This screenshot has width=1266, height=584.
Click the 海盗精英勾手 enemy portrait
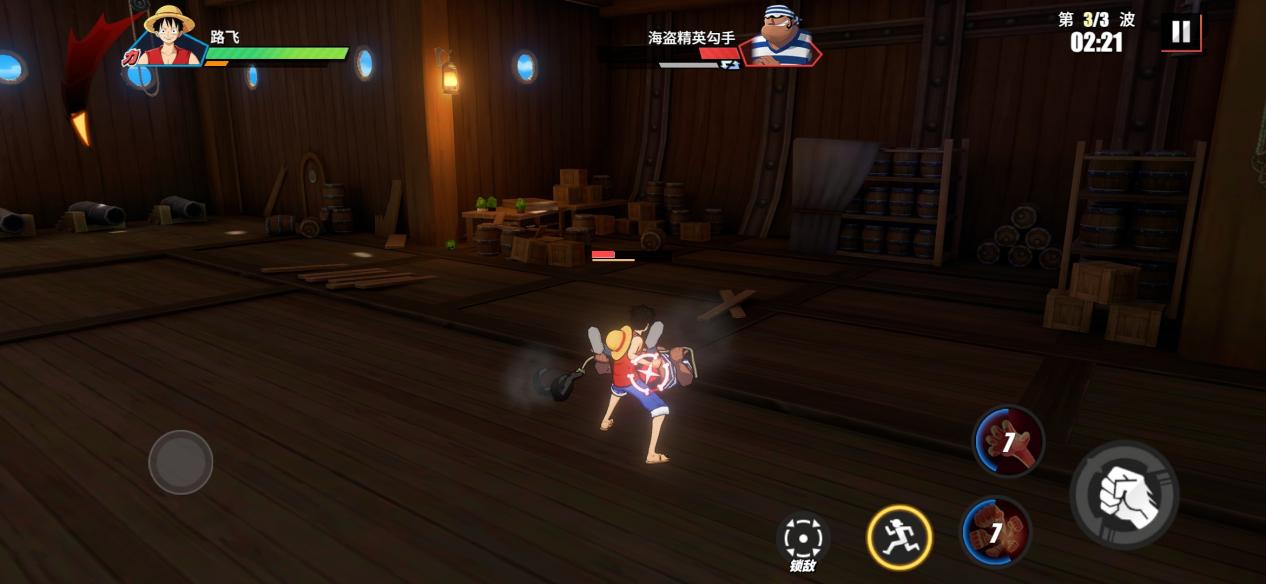coord(781,37)
